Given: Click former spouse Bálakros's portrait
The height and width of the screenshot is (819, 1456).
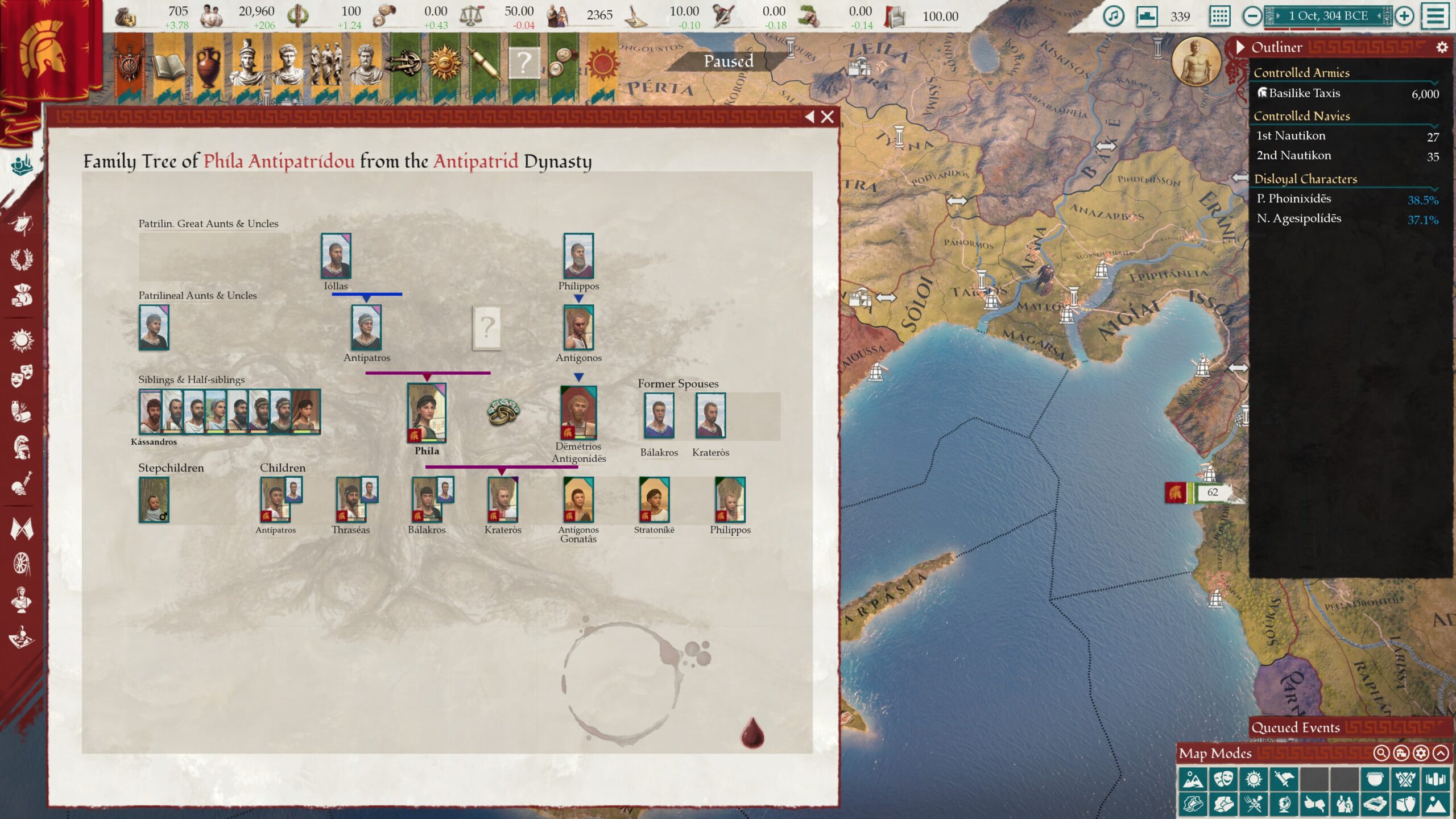Looking at the screenshot, I should (x=659, y=416).
